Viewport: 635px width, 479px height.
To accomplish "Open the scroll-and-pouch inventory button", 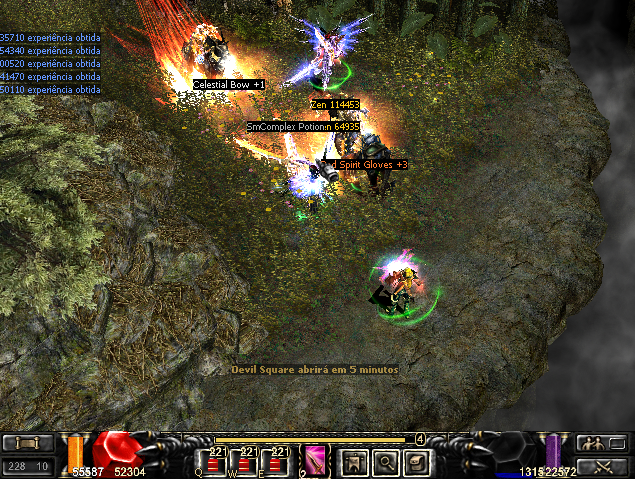I will pyautogui.click(x=417, y=461).
